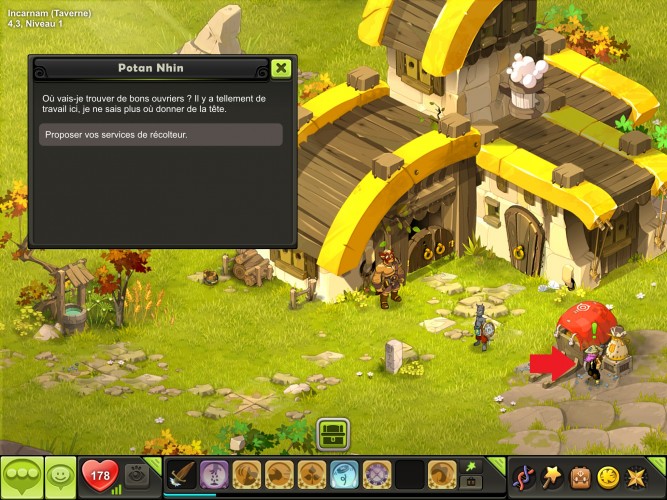
Task: Open the DNA strand characteristics menu
Action: click(524, 474)
